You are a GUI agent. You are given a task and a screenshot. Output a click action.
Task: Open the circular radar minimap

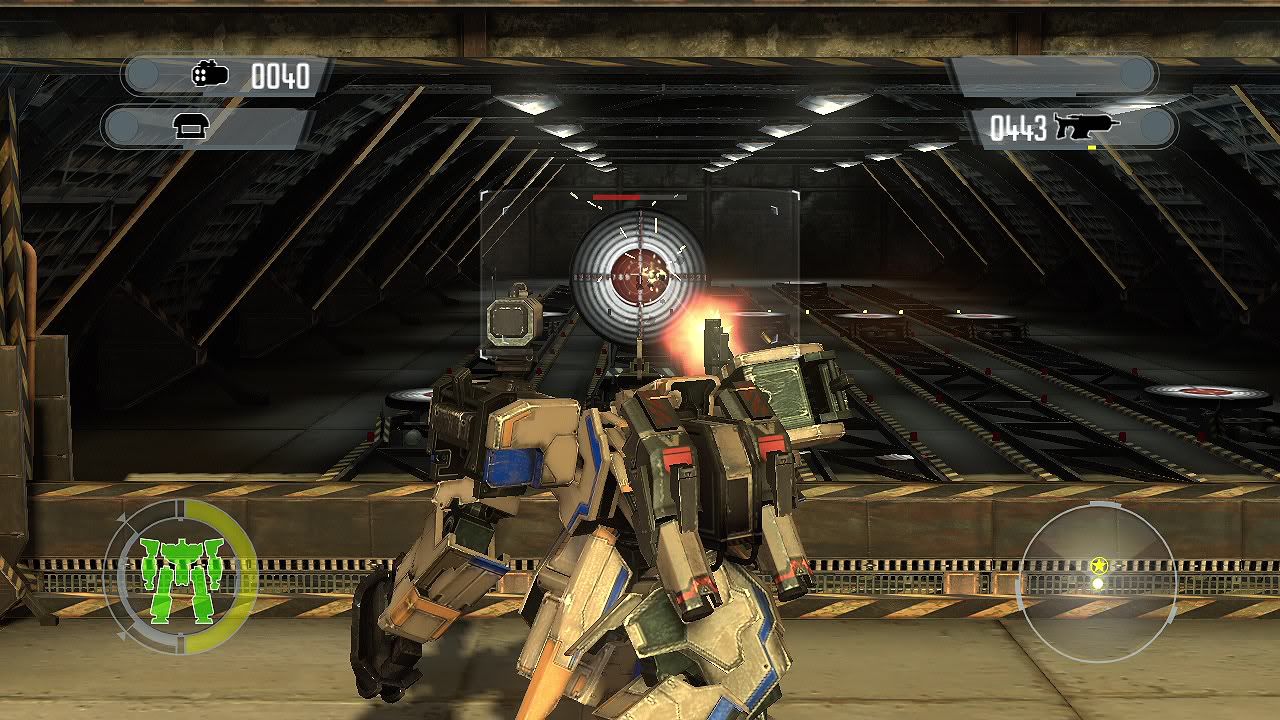[x=1096, y=582]
